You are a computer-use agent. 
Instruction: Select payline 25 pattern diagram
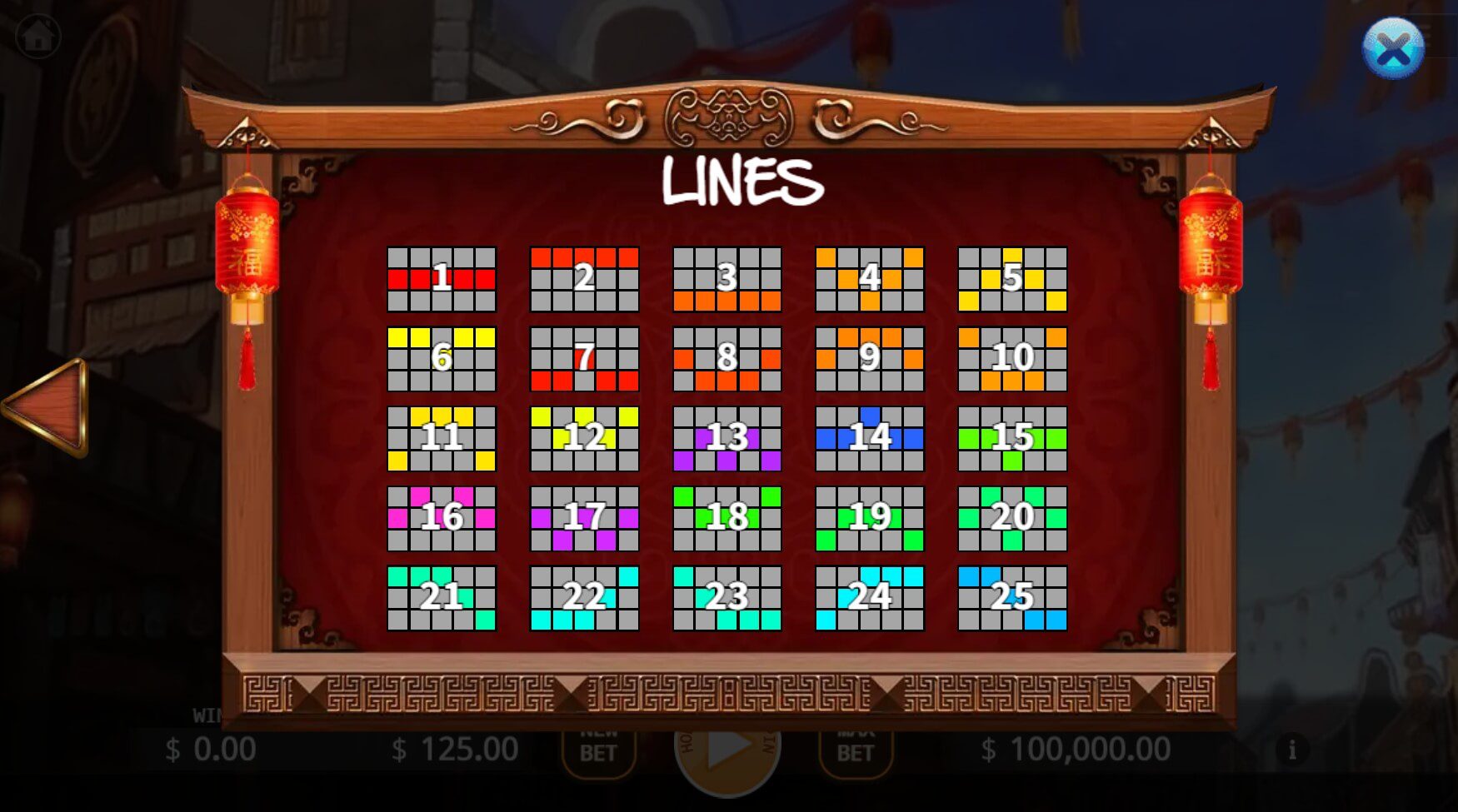coord(1012,595)
